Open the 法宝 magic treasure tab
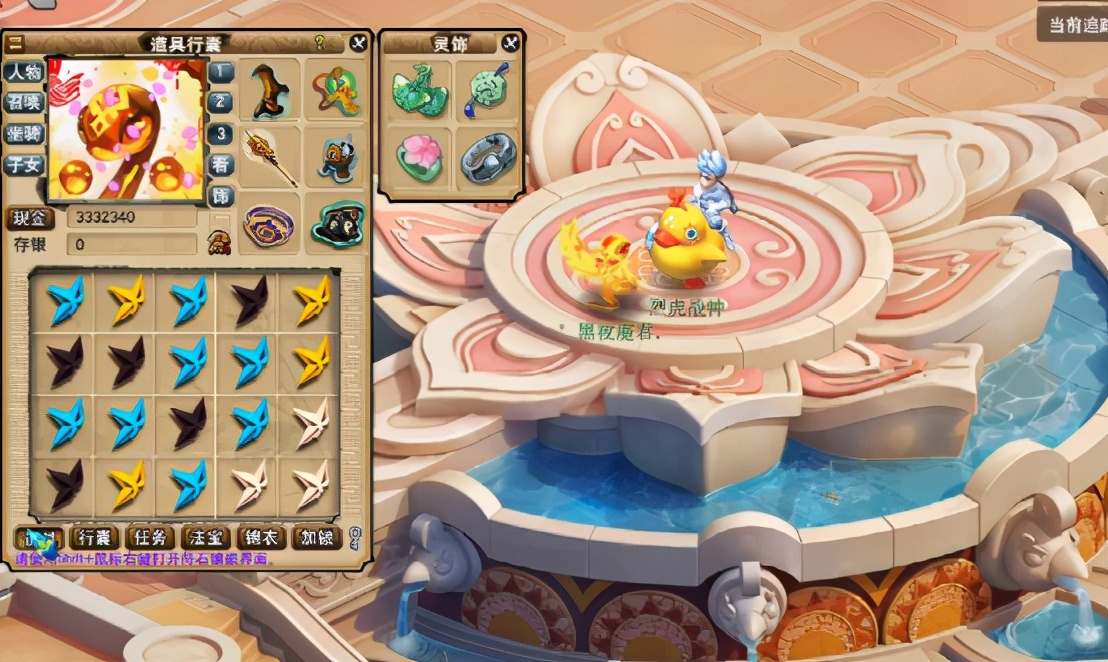The width and height of the screenshot is (1108, 662). pos(207,538)
